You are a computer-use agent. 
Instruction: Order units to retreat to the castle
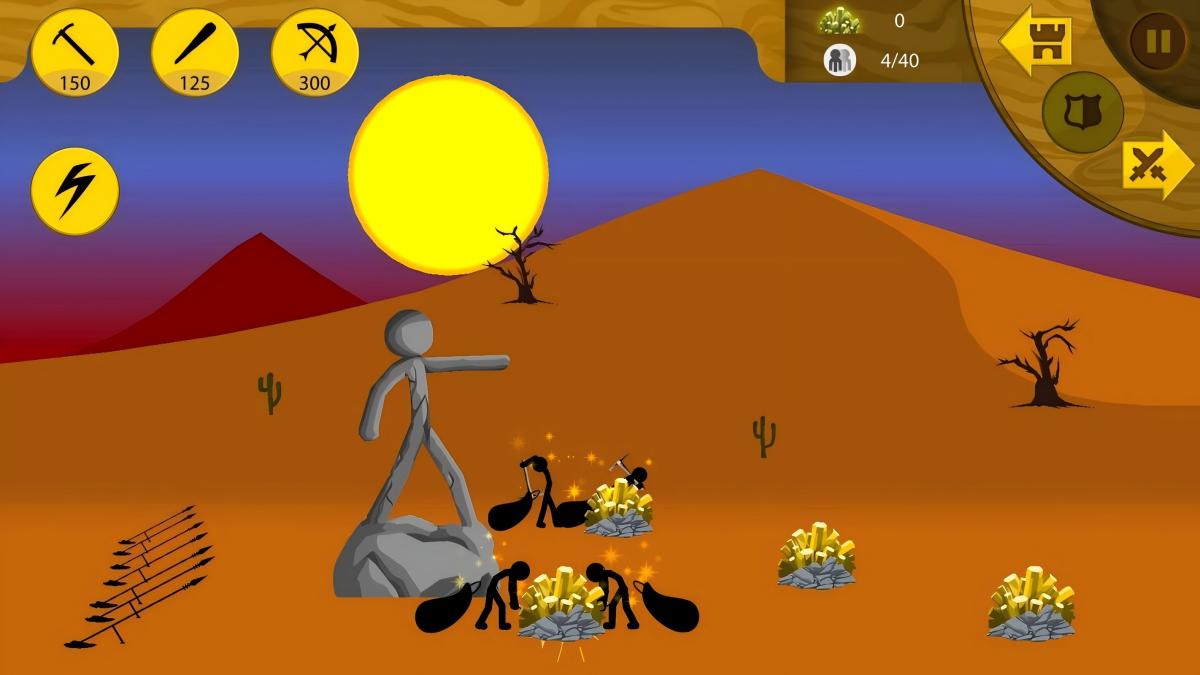(1037, 43)
